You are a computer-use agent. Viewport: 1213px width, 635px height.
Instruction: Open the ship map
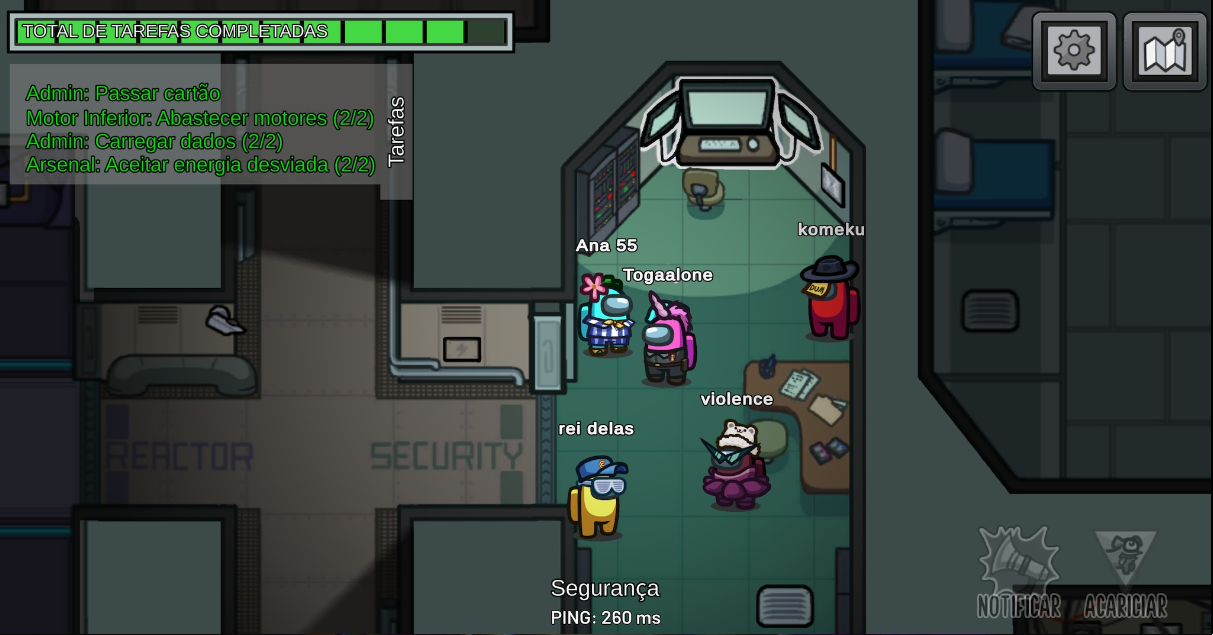pos(1164,50)
